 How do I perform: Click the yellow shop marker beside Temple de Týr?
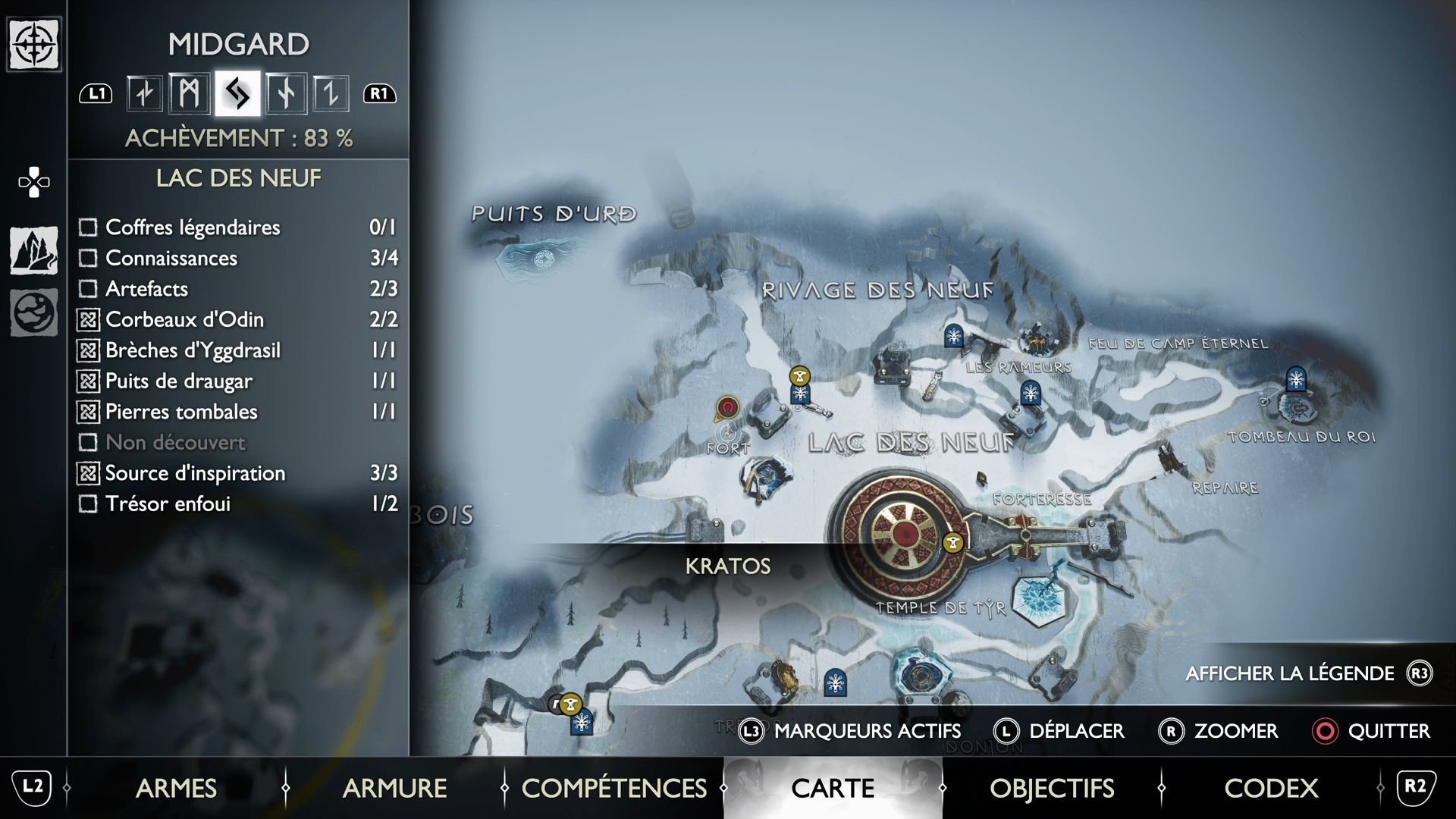point(954,543)
